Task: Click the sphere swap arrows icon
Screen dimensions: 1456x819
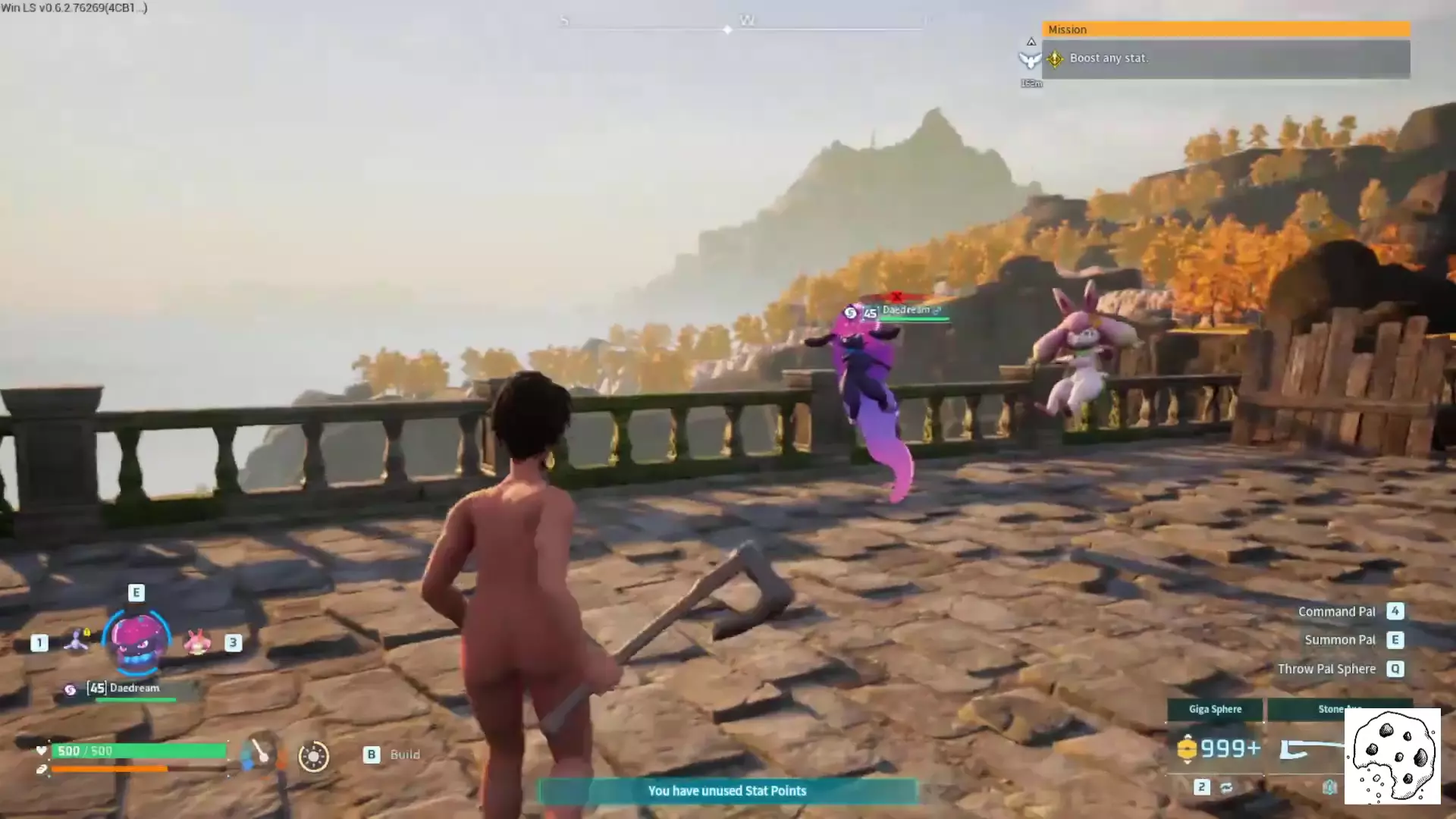Action: tap(1226, 788)
